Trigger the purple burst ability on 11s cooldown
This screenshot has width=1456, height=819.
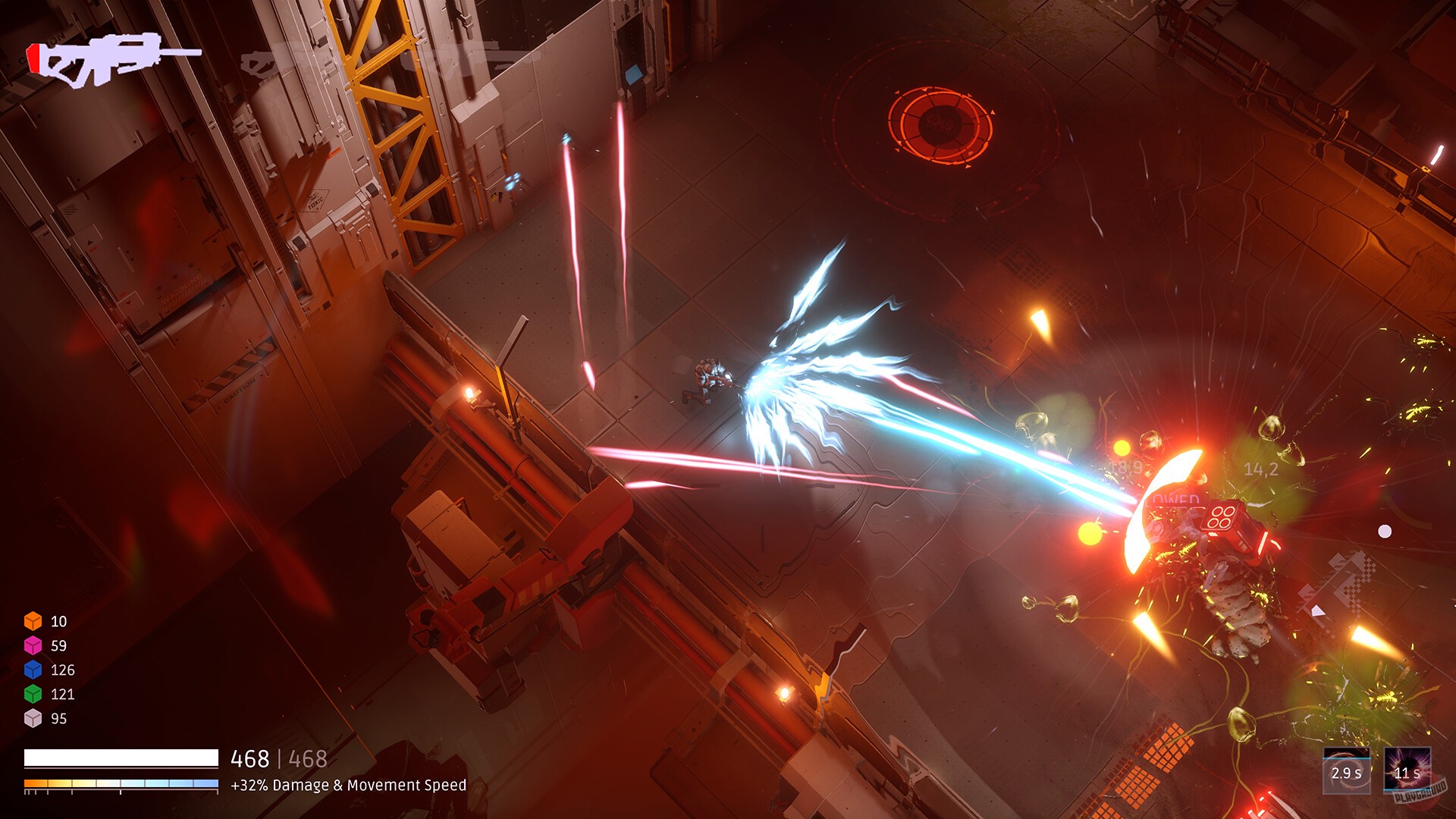tap(1407, 771)
